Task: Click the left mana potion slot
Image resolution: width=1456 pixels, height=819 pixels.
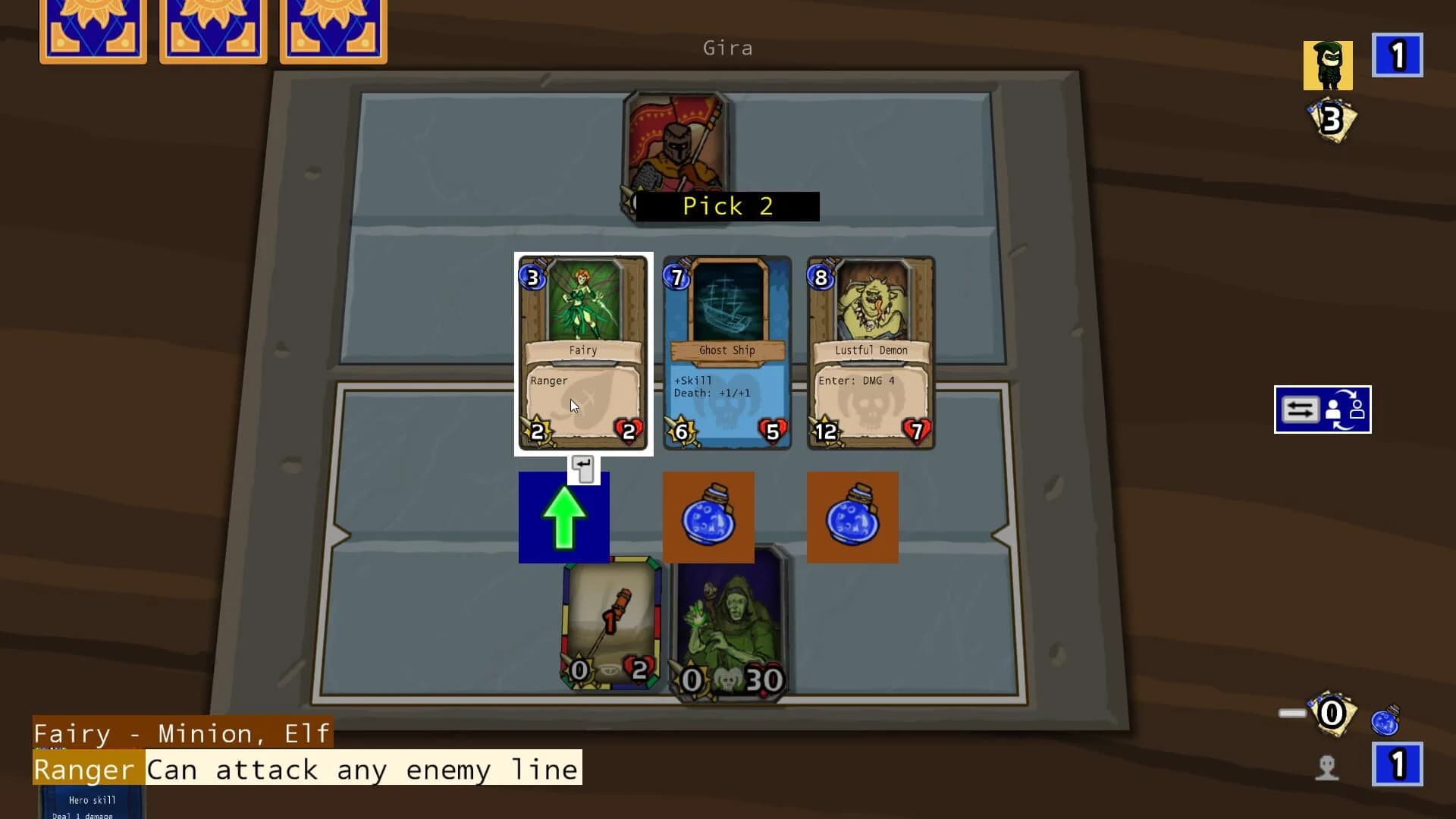Action: (708, 517)
